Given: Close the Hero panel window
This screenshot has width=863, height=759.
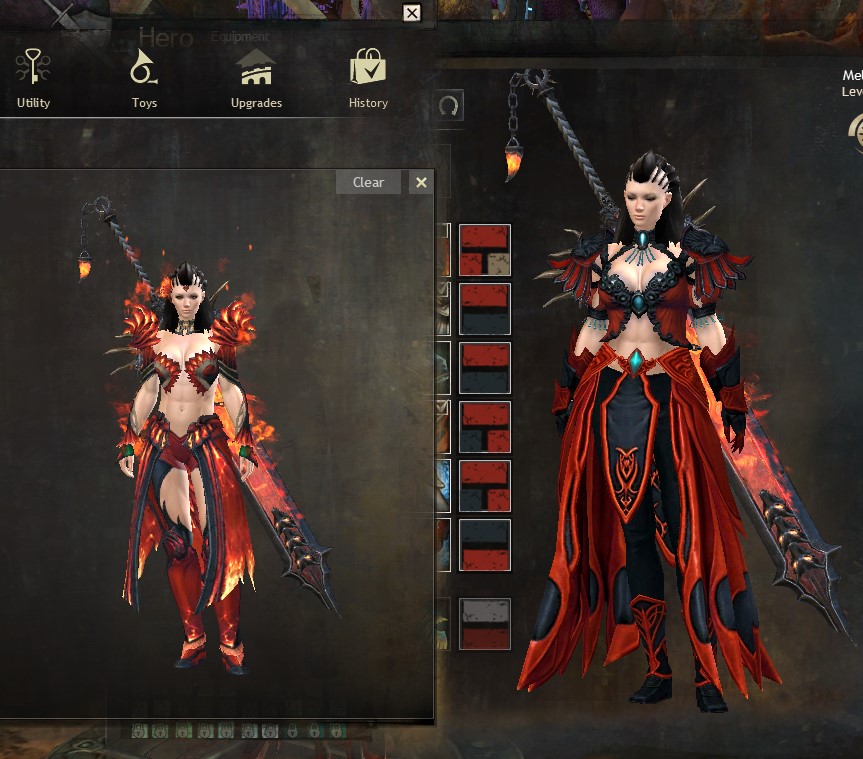Looking at the screenshot, I should (x=412, y=13).
